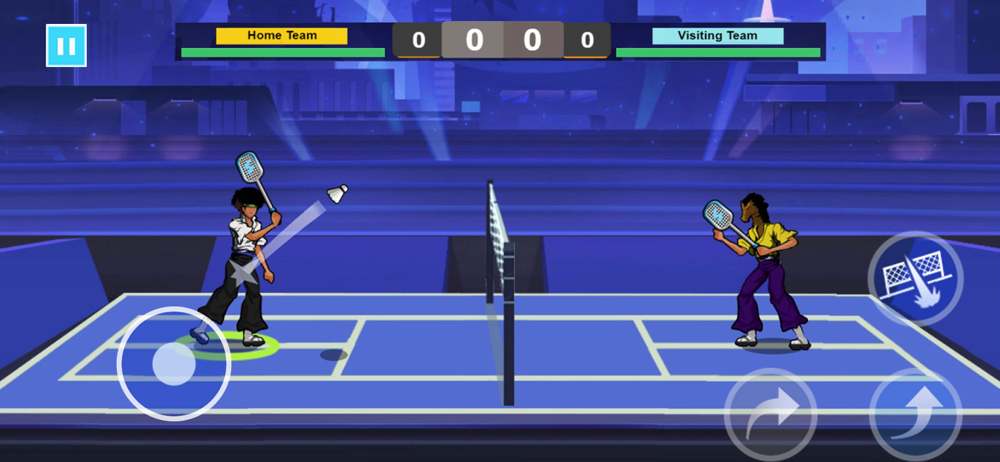Tap the virtual movement joystick

coord(174,364)
